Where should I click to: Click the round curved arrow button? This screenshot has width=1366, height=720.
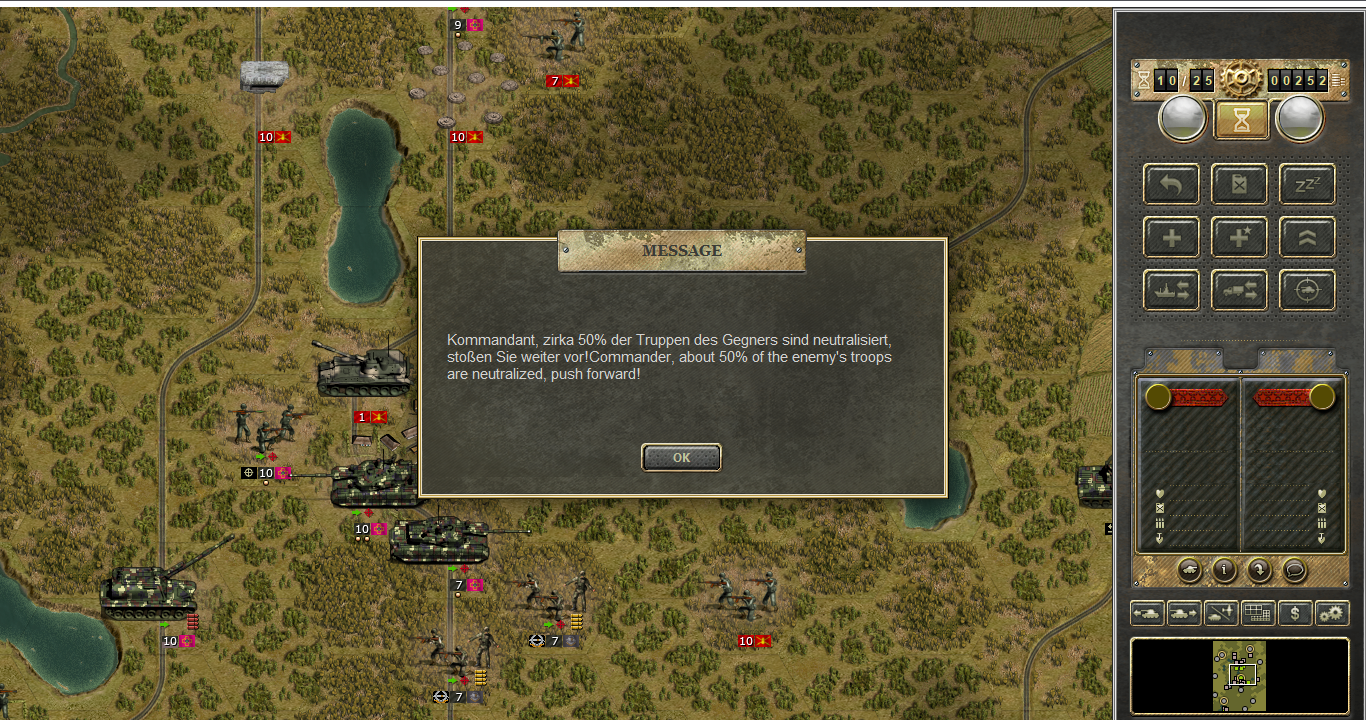(x=1259, y=570)
